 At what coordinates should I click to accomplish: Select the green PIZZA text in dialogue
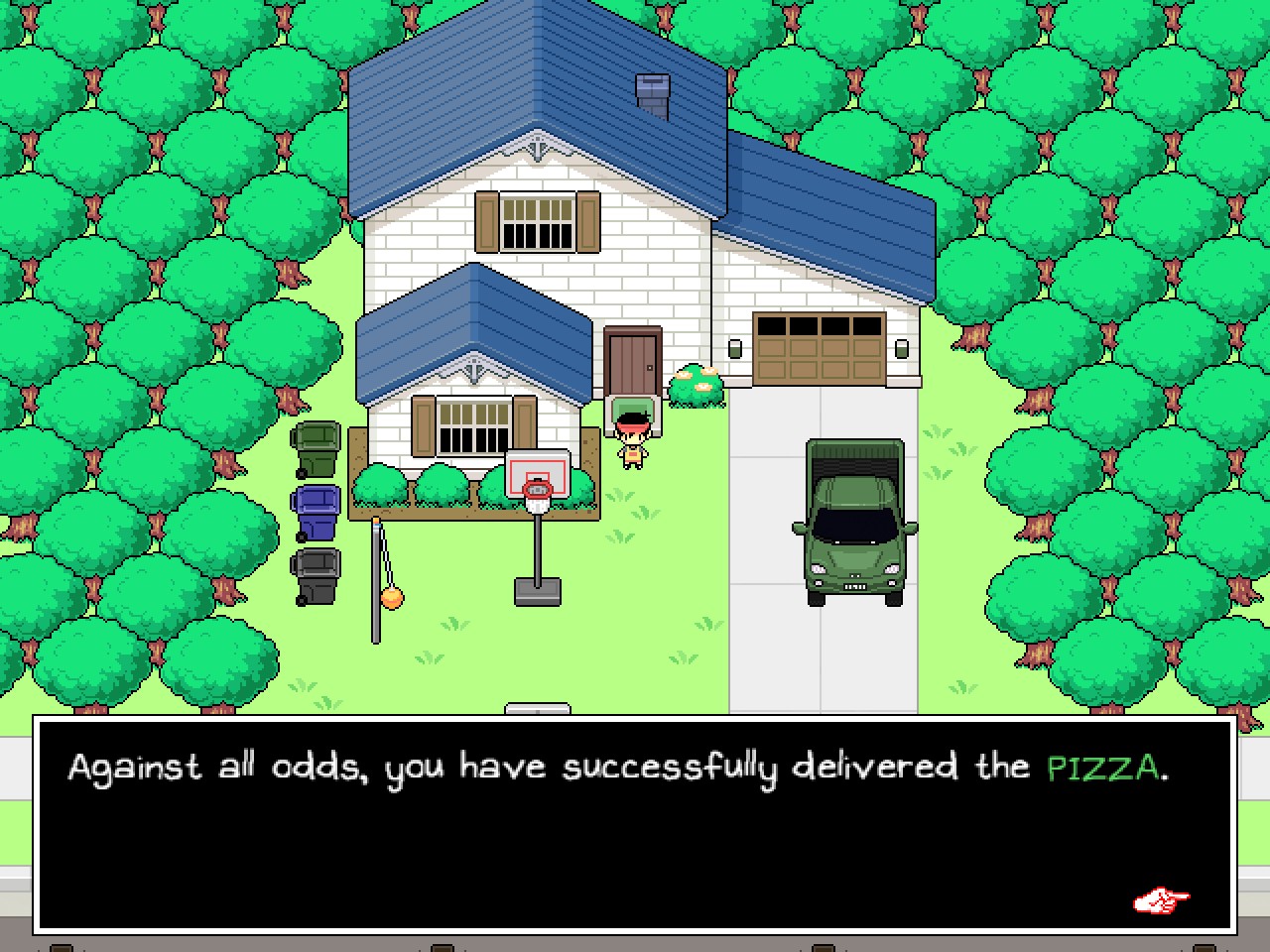(x=1104, y=766)
